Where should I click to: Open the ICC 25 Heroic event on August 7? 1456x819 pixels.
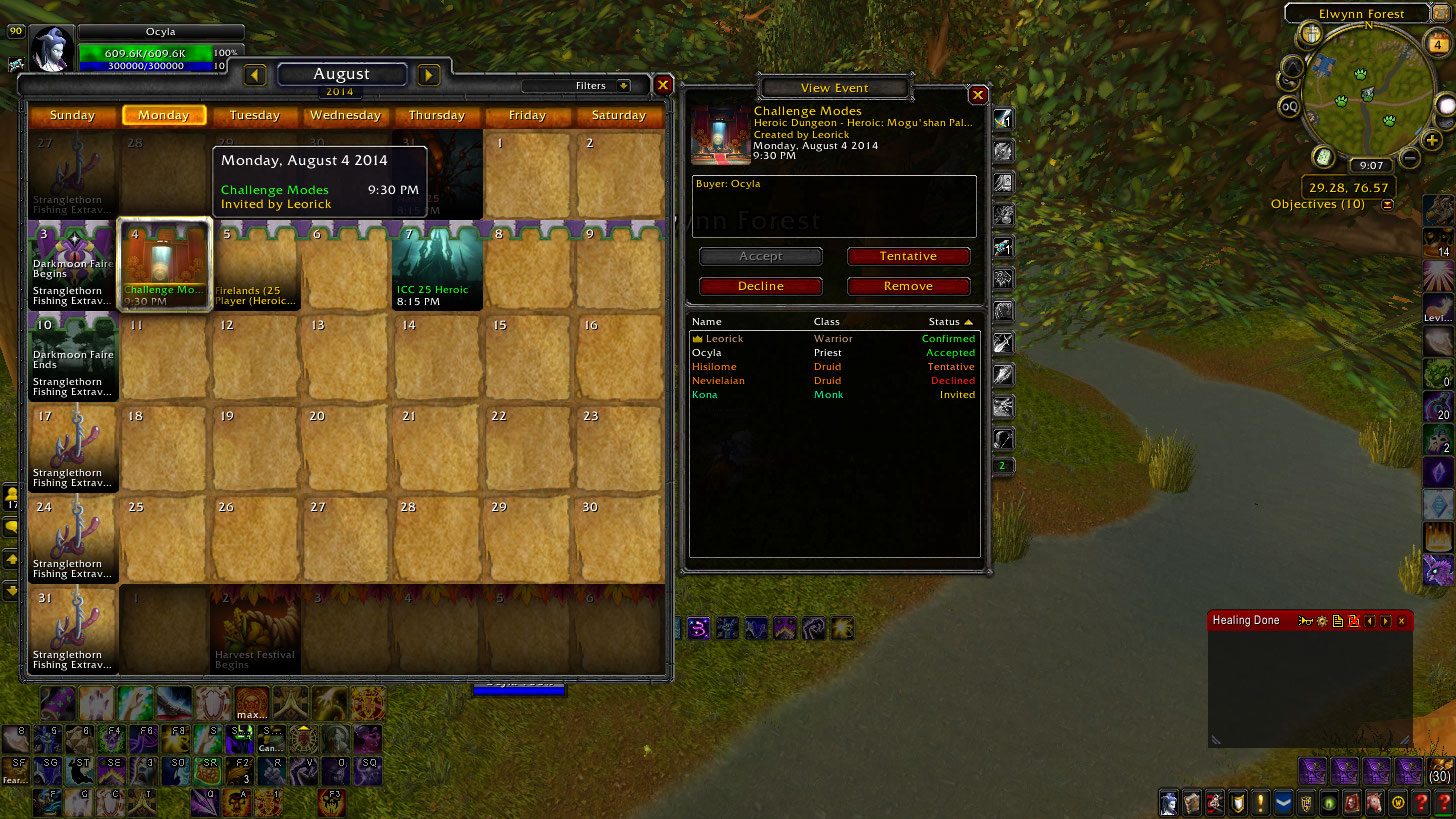[x=437, y=265]
